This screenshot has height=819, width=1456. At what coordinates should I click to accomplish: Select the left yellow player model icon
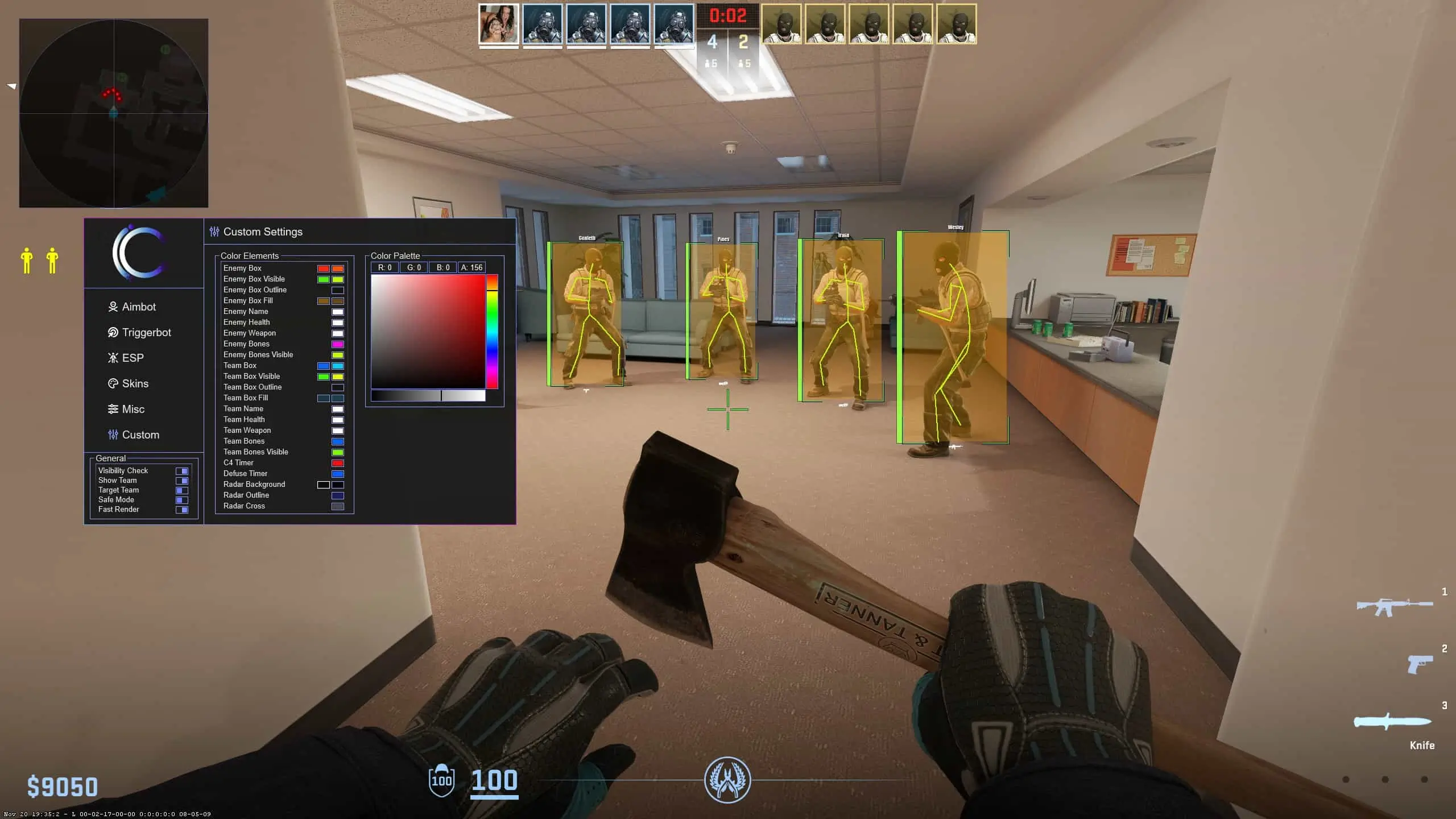pos(27,260)
